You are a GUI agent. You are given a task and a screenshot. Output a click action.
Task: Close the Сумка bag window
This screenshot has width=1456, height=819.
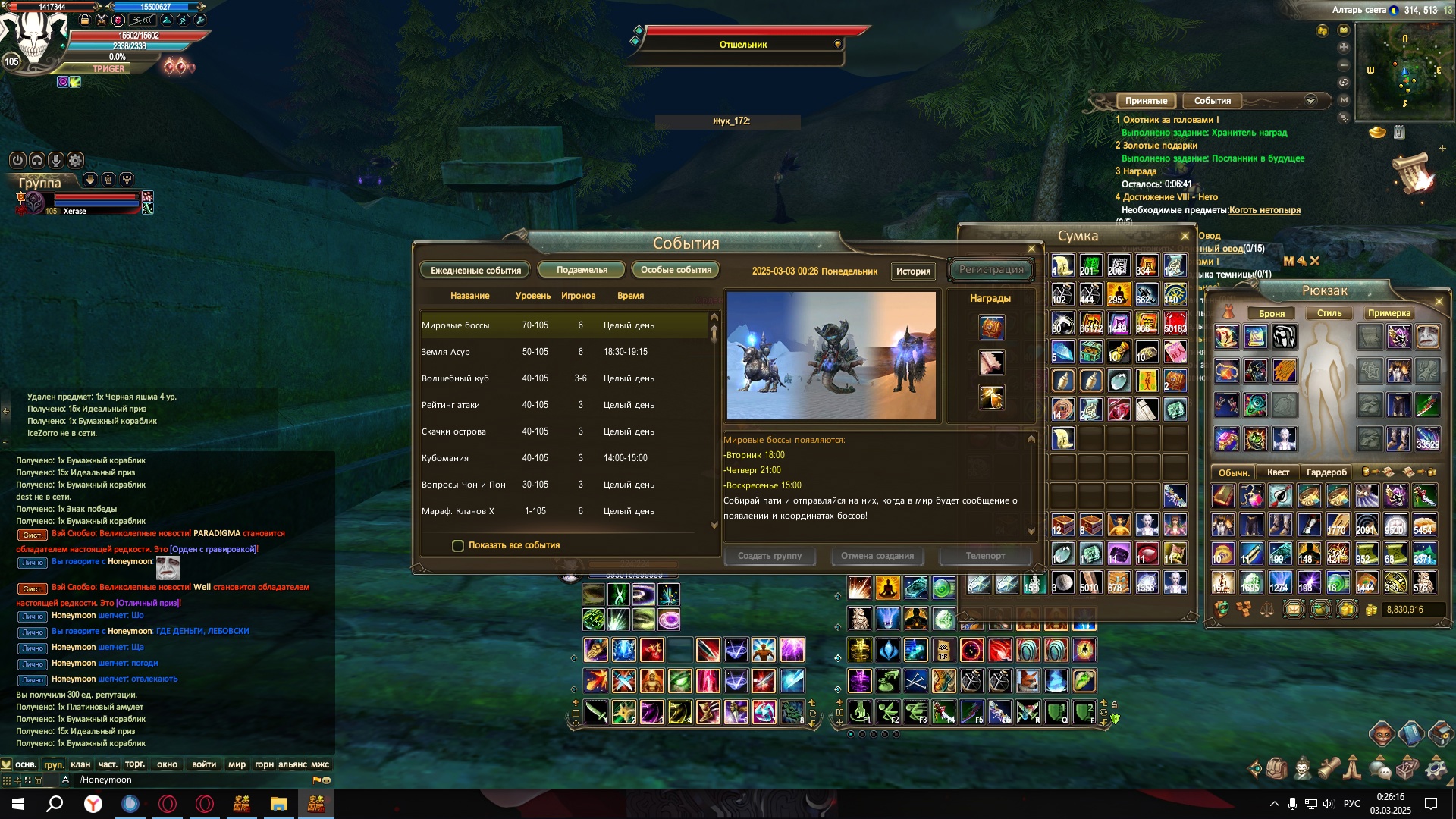[x=1185, y=237]
